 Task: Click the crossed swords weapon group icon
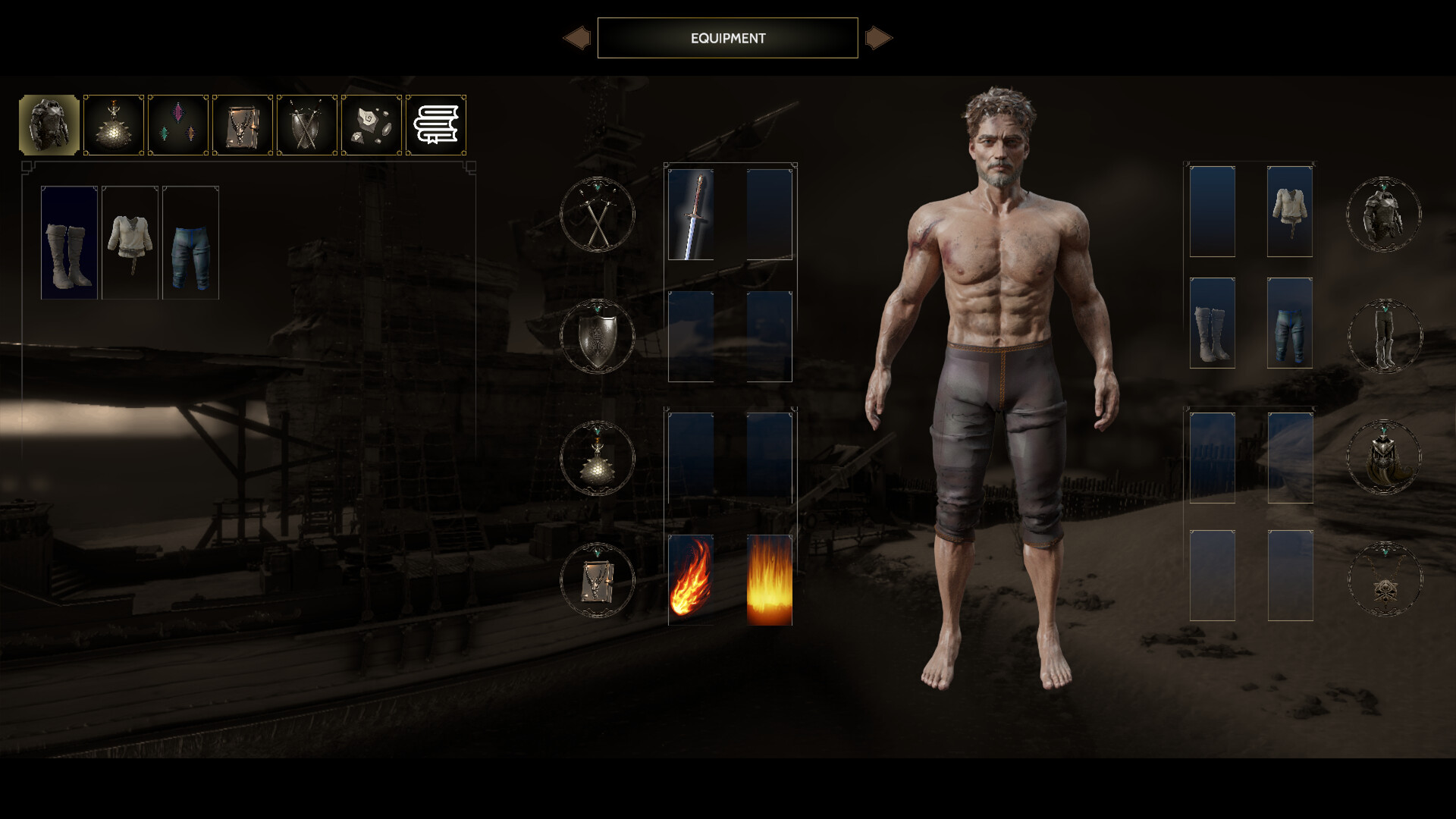pos(598,215)
